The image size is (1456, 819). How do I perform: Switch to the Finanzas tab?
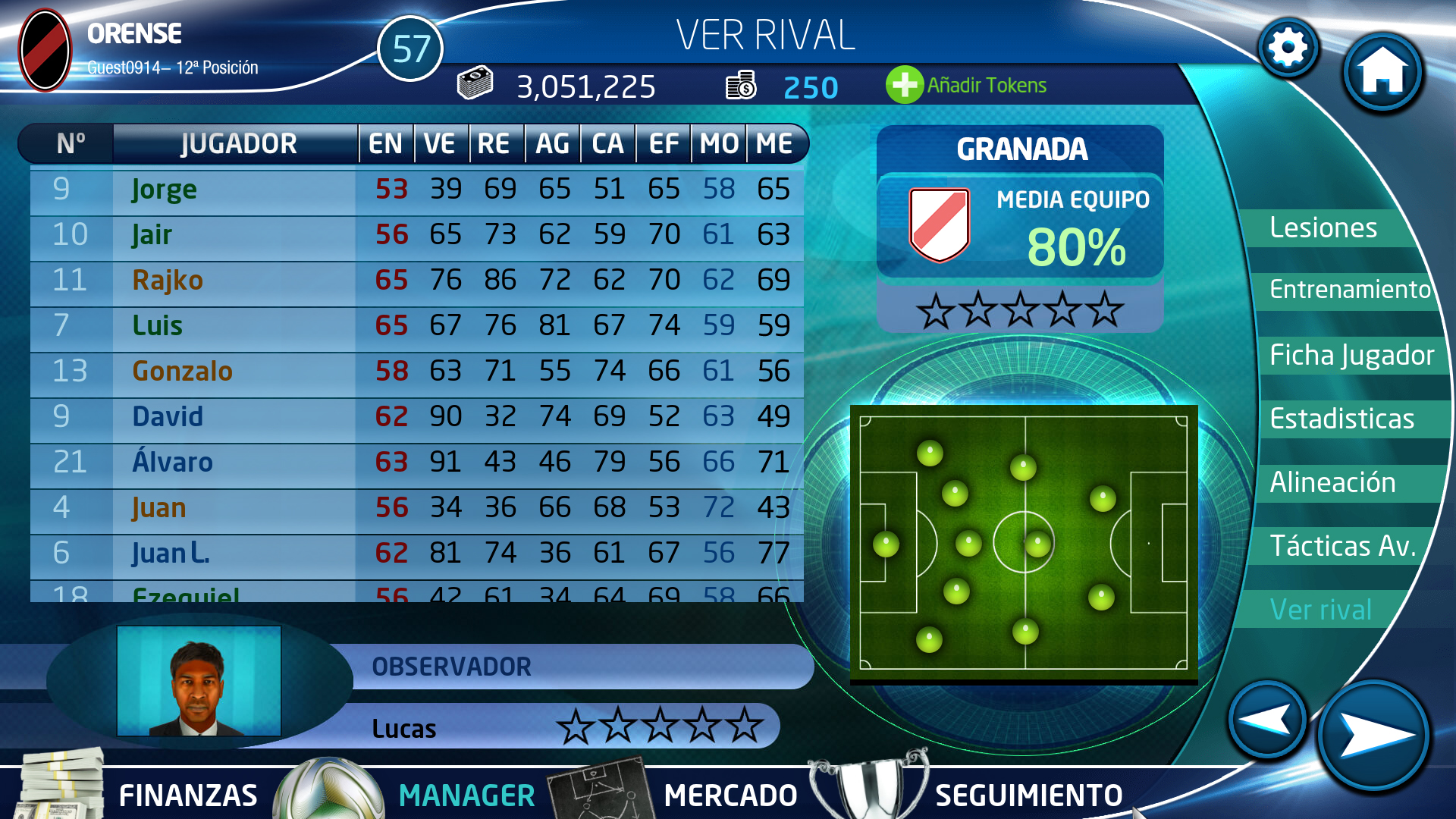pos(187,795)
